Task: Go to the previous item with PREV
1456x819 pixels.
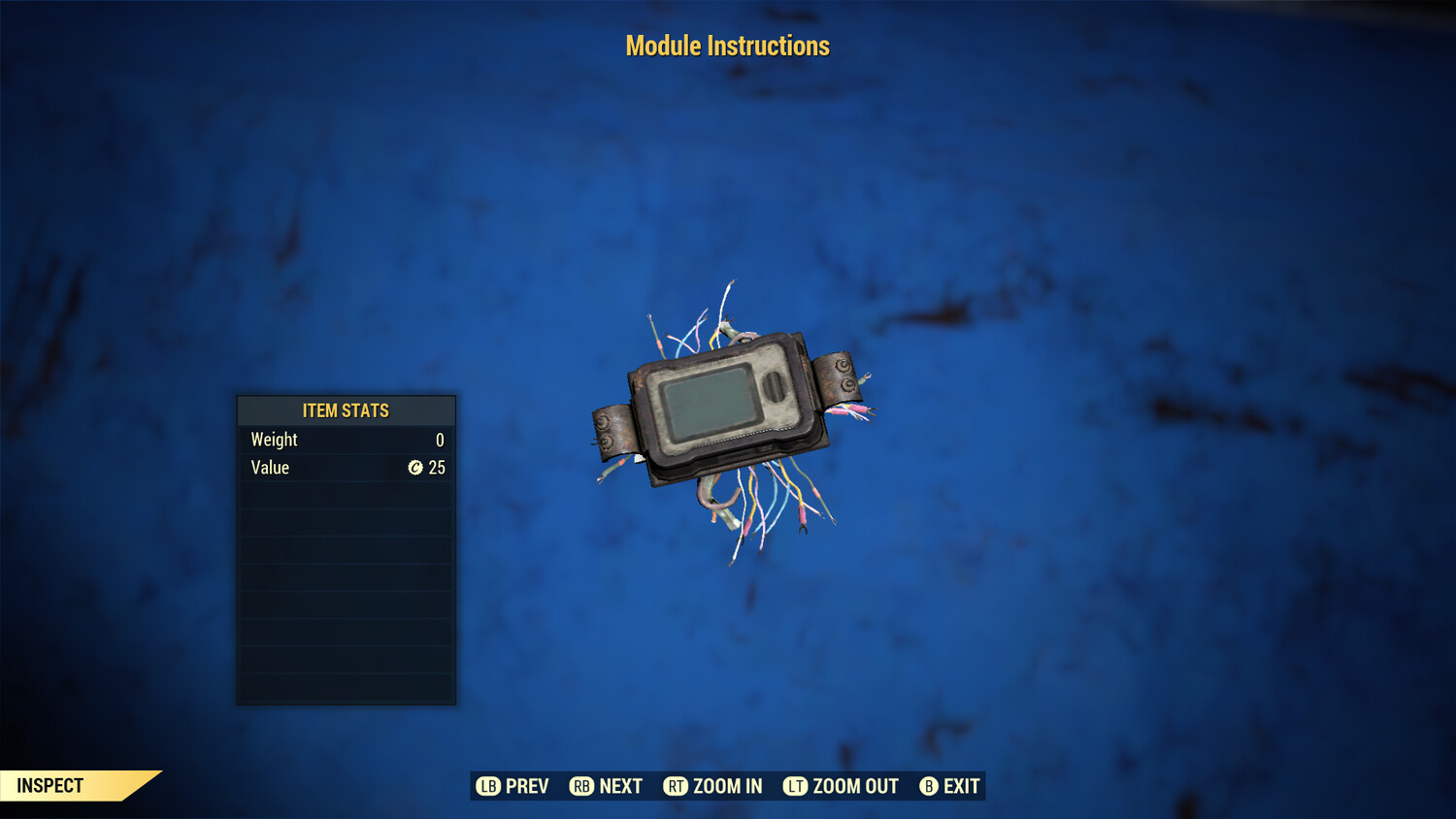Action: [x=513, y=786]
